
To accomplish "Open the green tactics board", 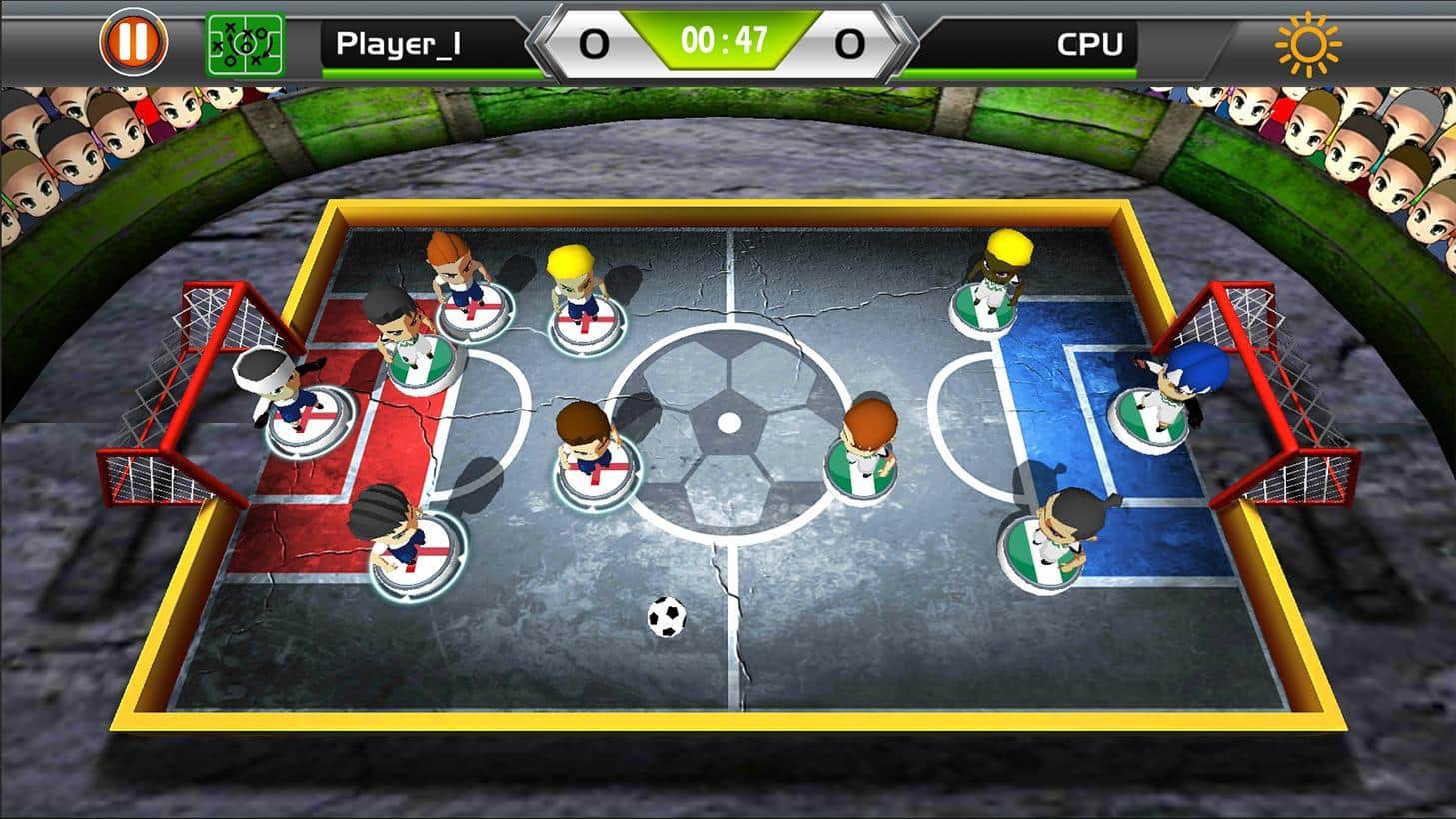I will click(x=244, y=45).
